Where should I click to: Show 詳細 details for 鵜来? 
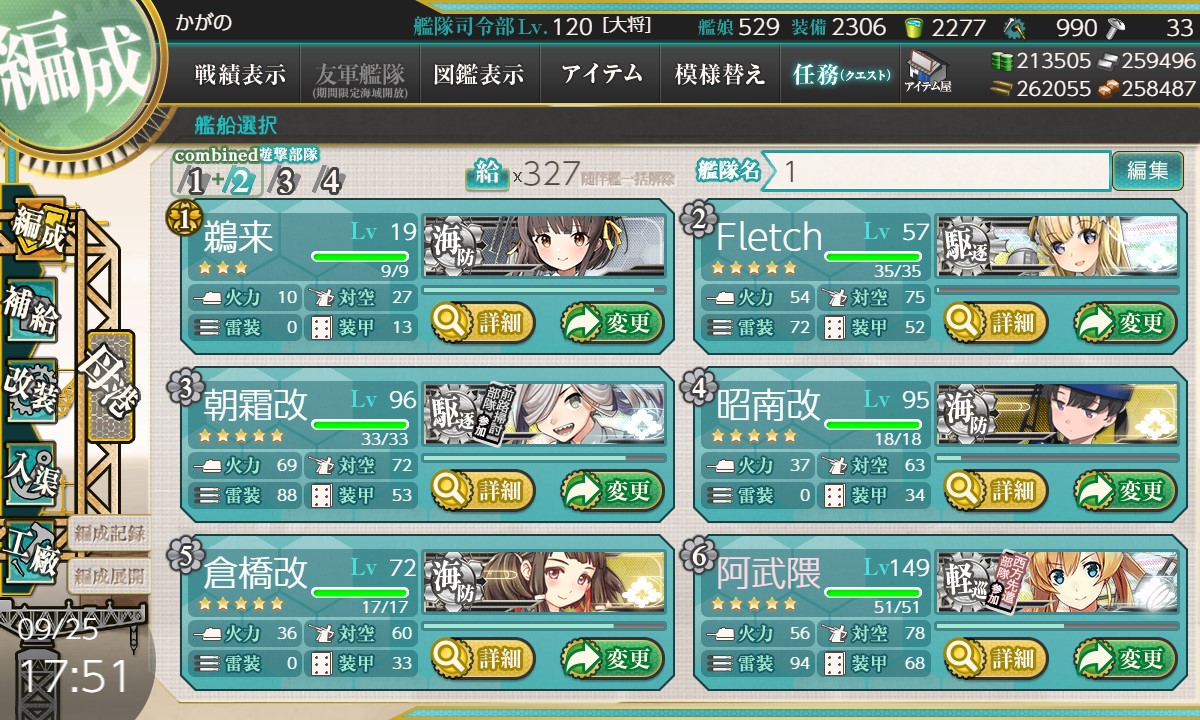[x=484, y=323]
